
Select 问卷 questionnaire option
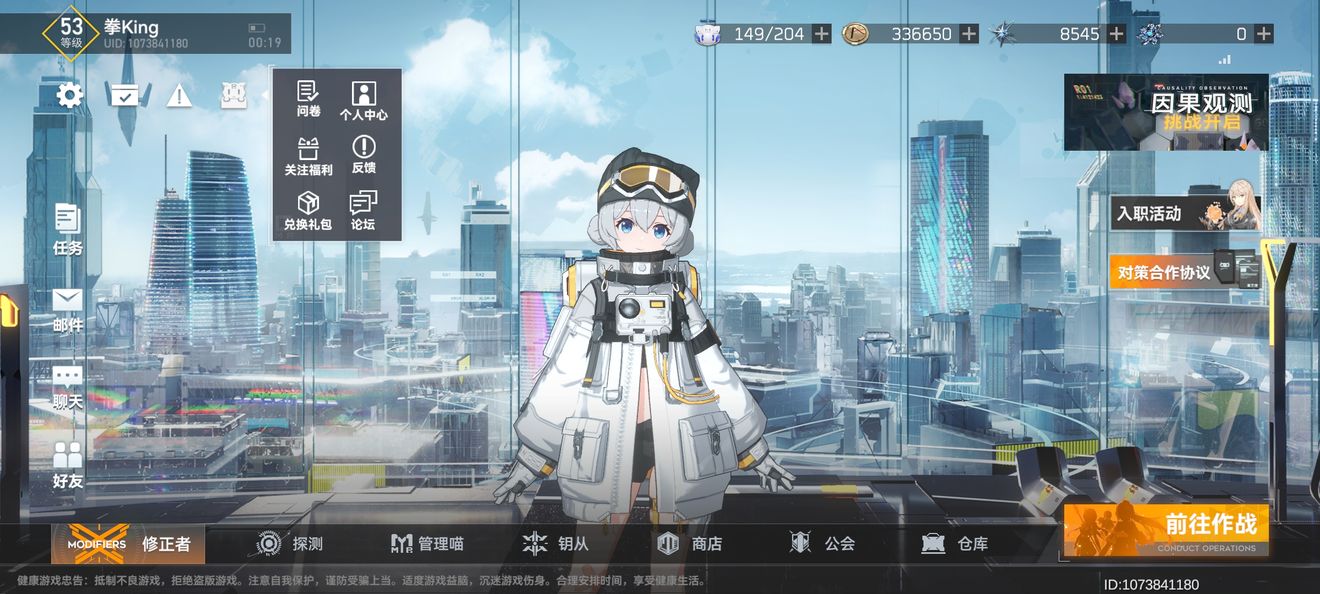point(308,101)
